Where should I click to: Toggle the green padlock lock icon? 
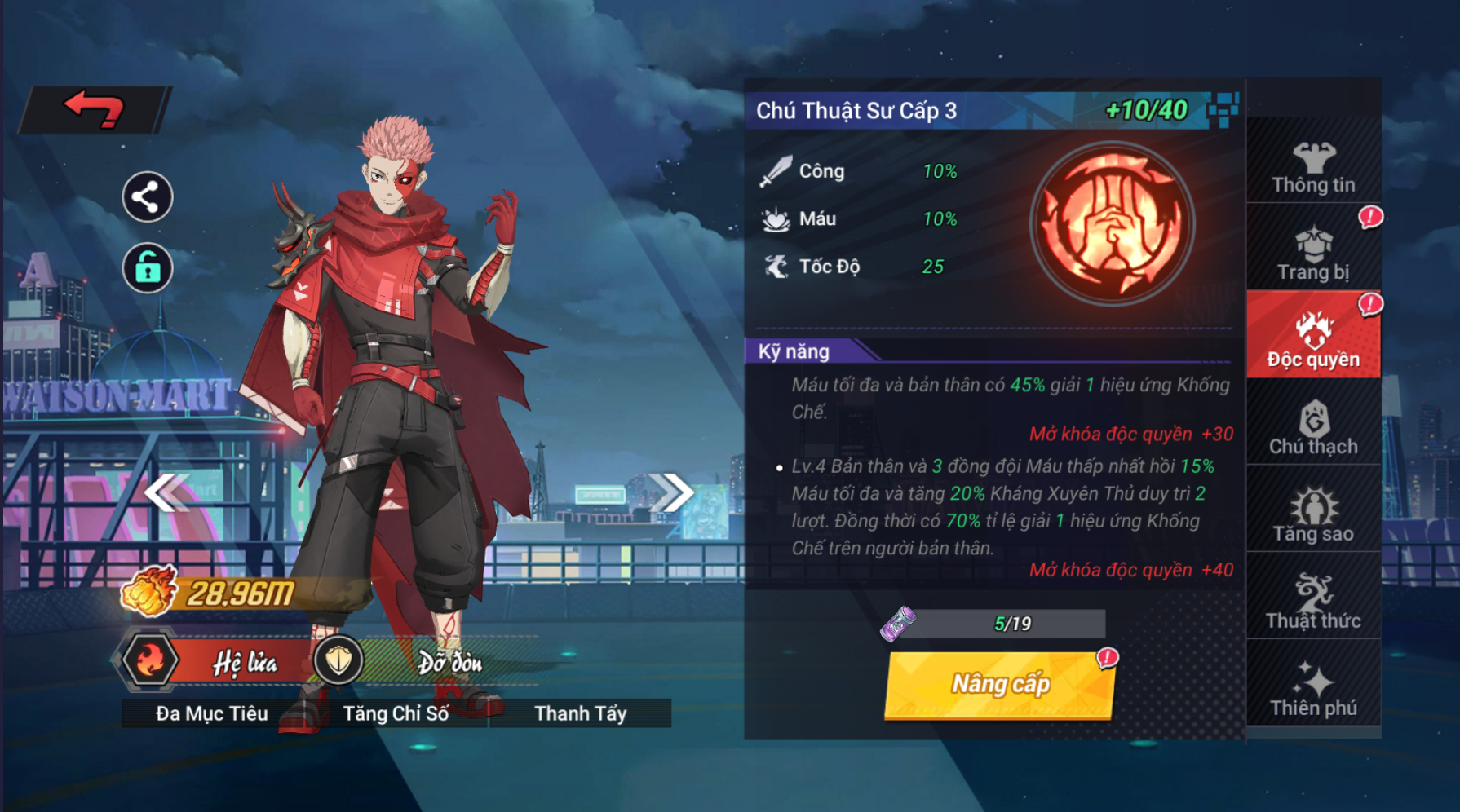(x=147, y=267)
